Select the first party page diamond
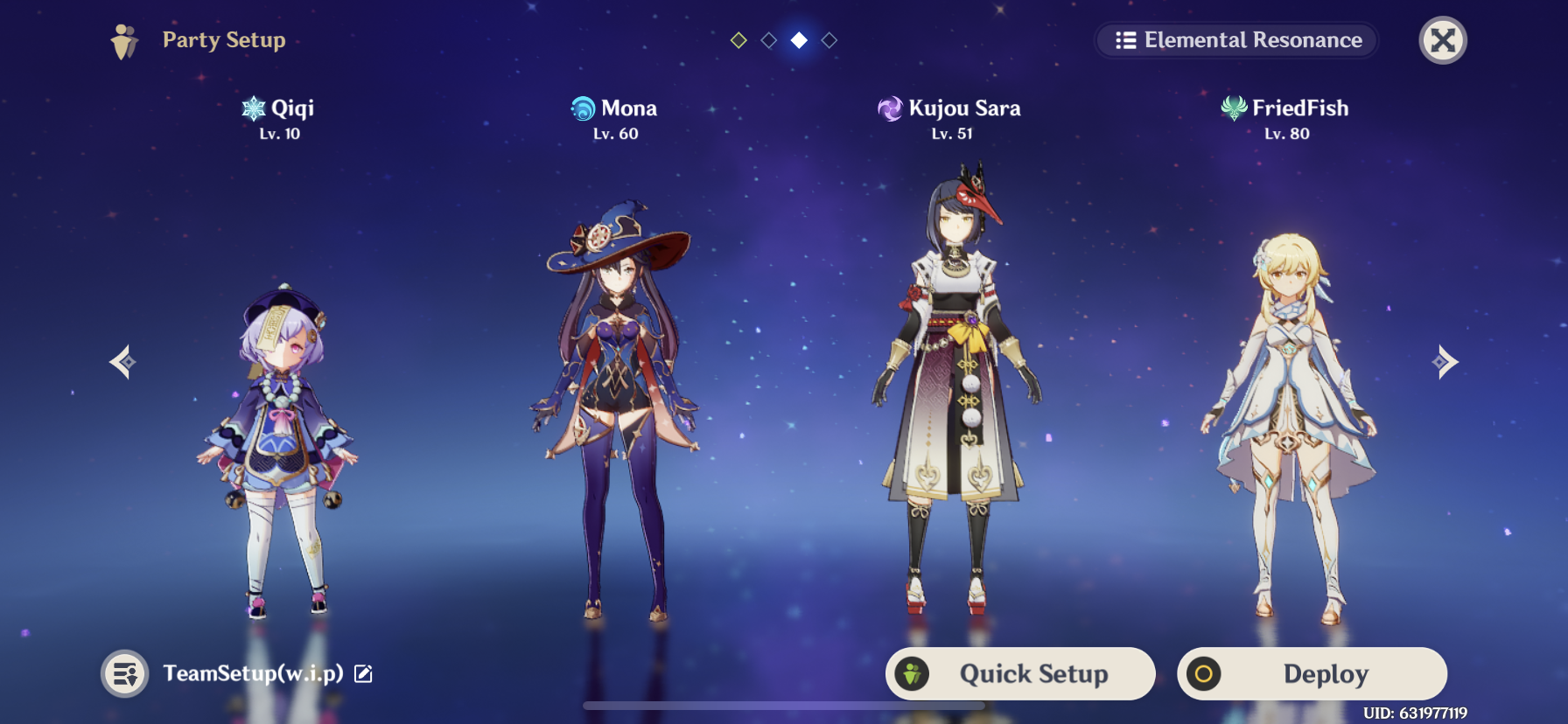This screenshot has height=724, width=1568. click(x=738, y=39)
